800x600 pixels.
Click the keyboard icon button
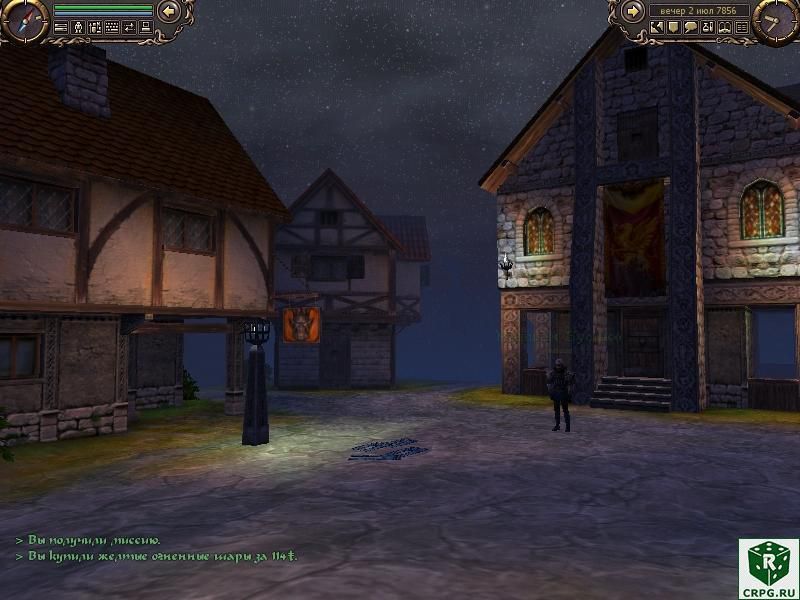[x=112, y=27]
